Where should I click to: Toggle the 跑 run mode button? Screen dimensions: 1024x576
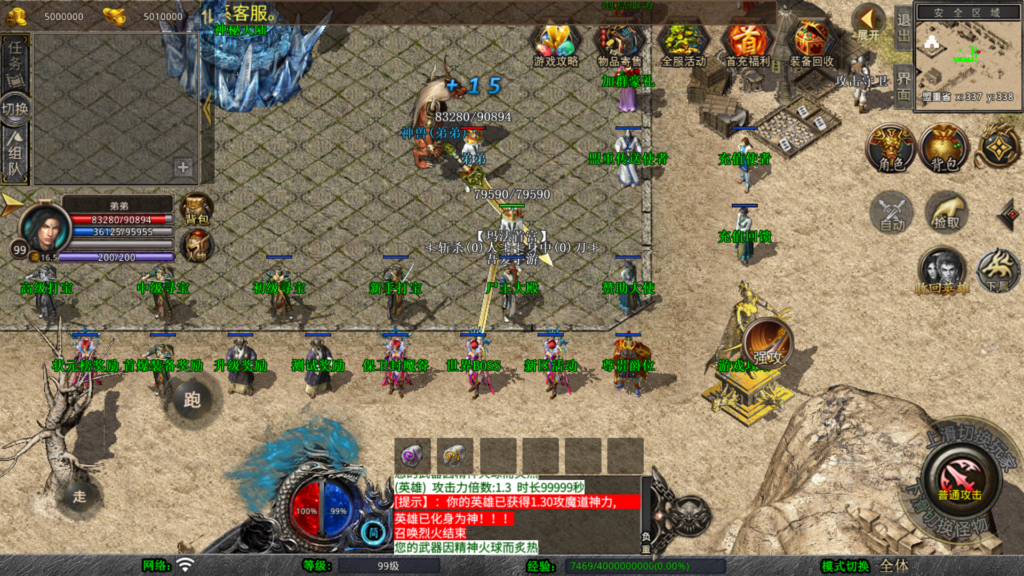(192, 399)
